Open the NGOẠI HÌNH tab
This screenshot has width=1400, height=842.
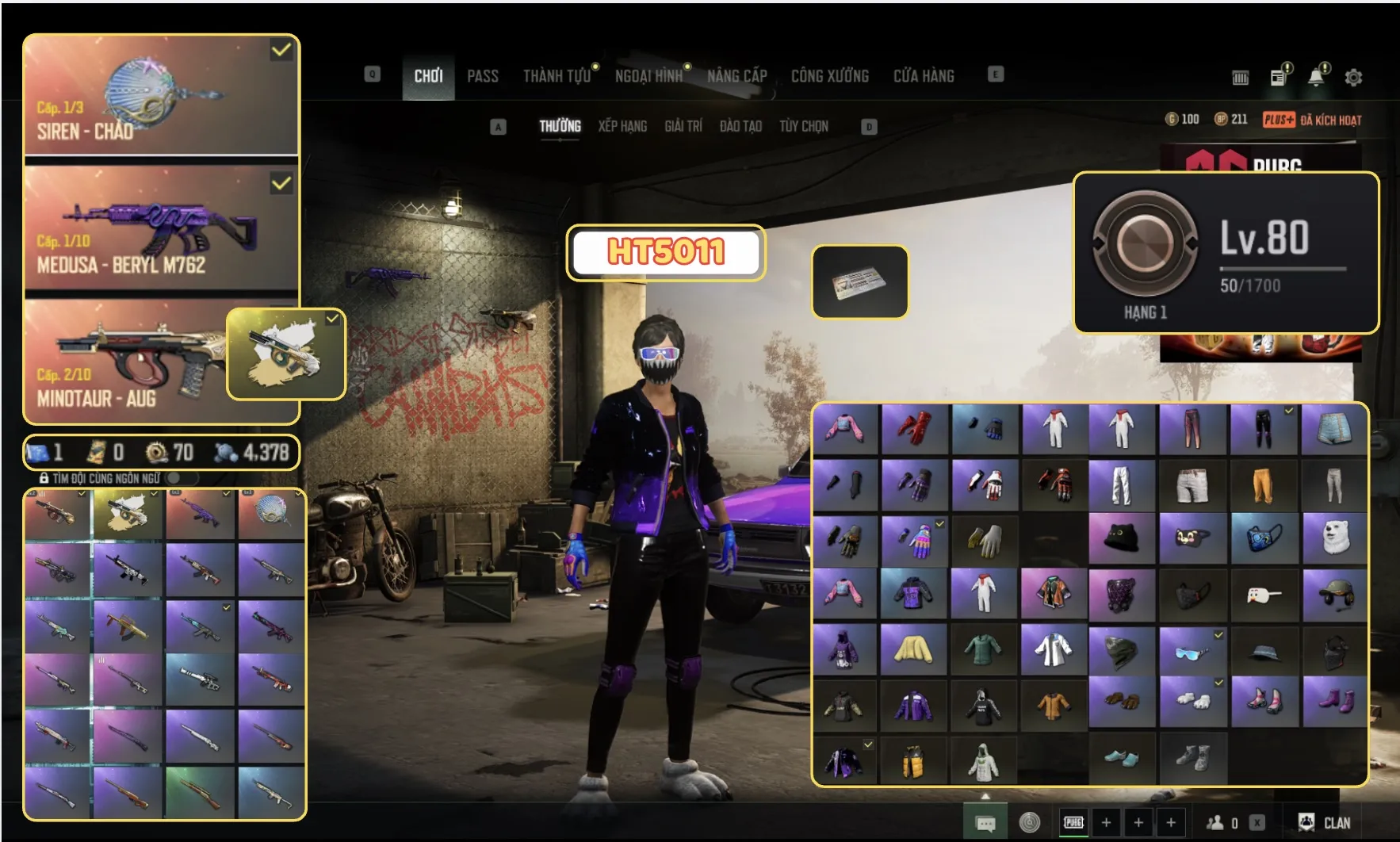click(648, 76)
